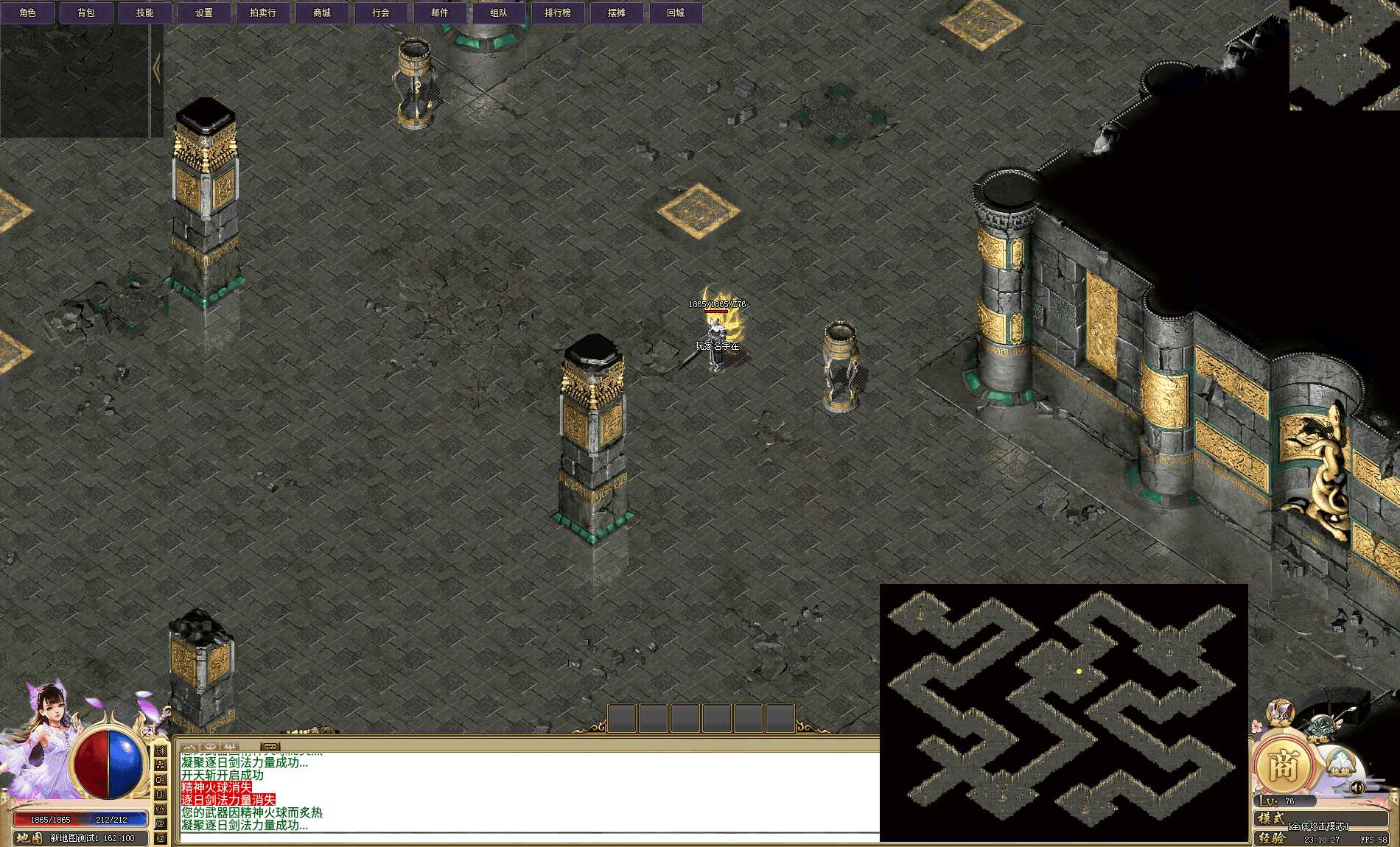Collapse the side panel with the arrow

coord(157,68)
